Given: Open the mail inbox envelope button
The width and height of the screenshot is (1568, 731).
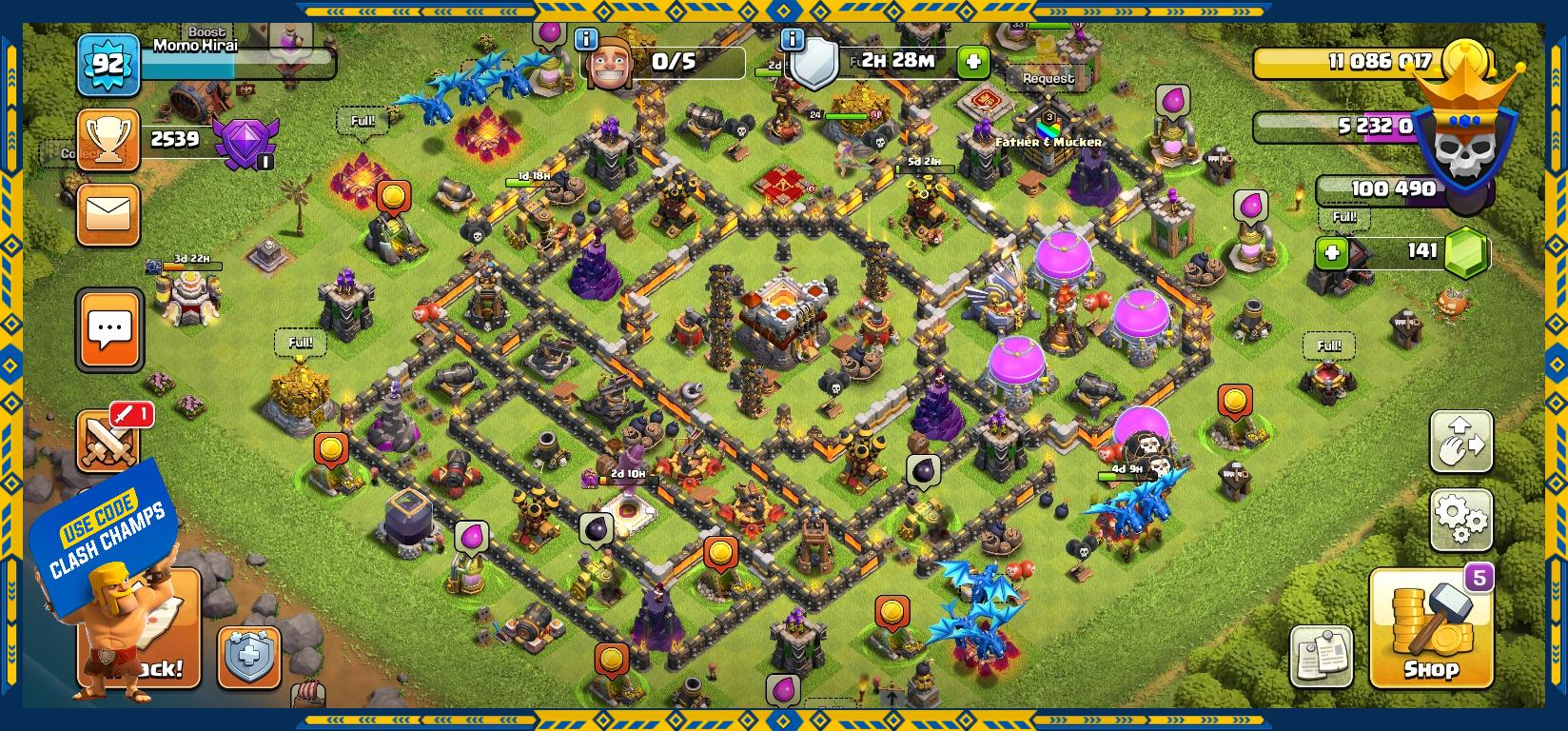Looking at the screenshot, I should coord(108,215).
